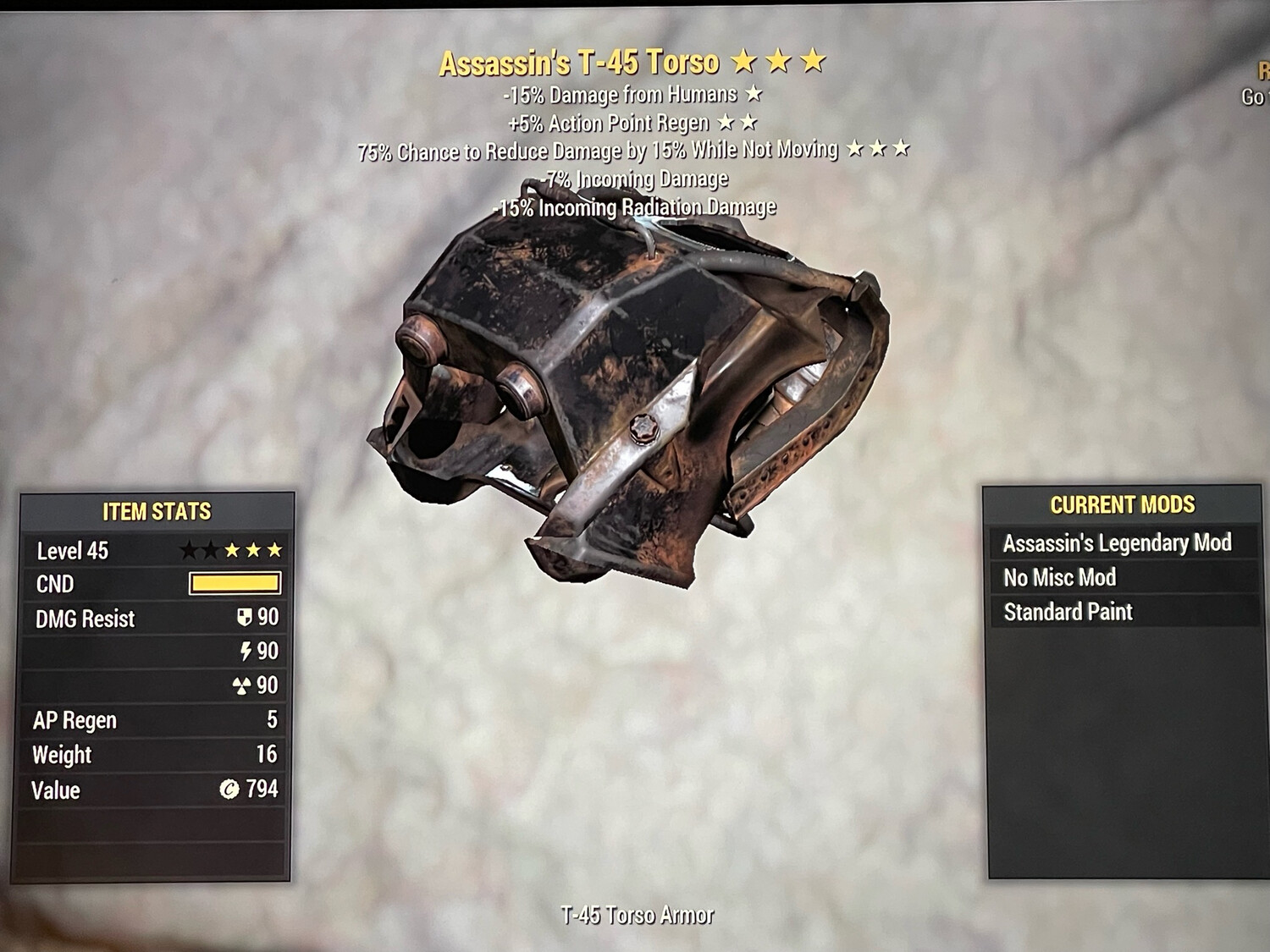Expand the Current Mods panel header
The height and width of the screenshot is (952, 1270).
(x=1122, y=505)
